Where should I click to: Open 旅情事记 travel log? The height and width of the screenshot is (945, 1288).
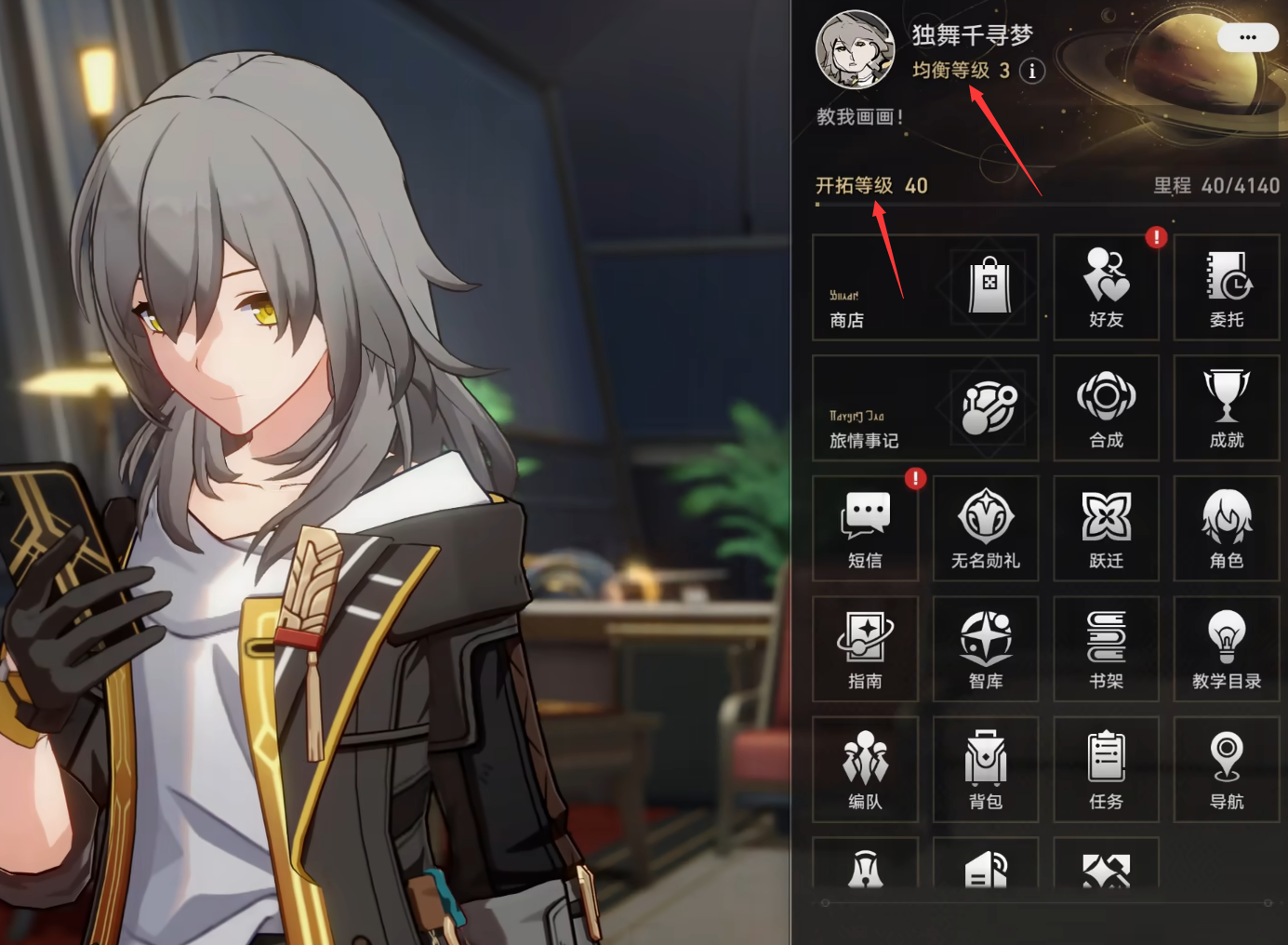tap(924, 408)
